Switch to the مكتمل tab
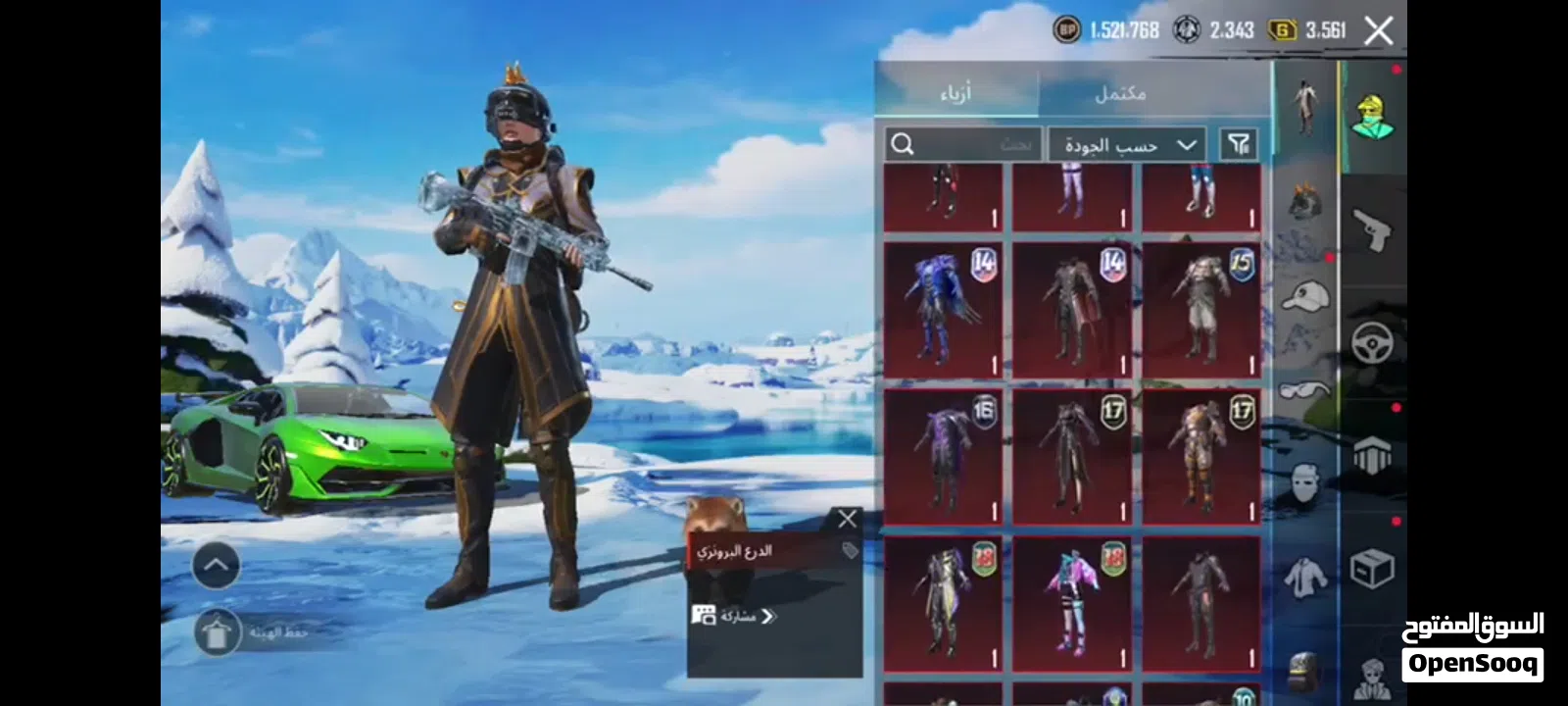Screen dimensions: 1568x706 click(1119, 93)
